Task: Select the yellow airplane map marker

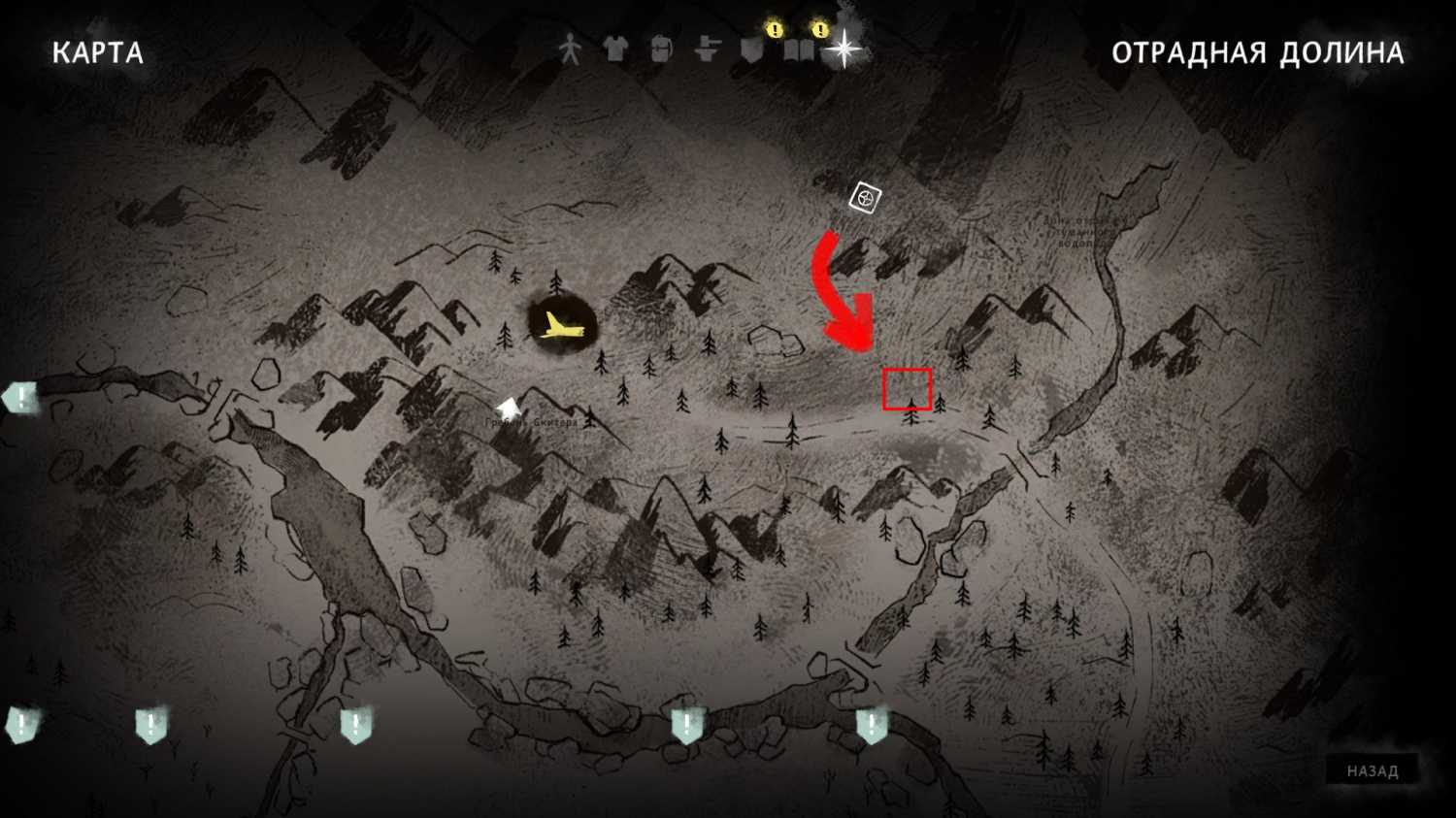Action: click(561, 326)
